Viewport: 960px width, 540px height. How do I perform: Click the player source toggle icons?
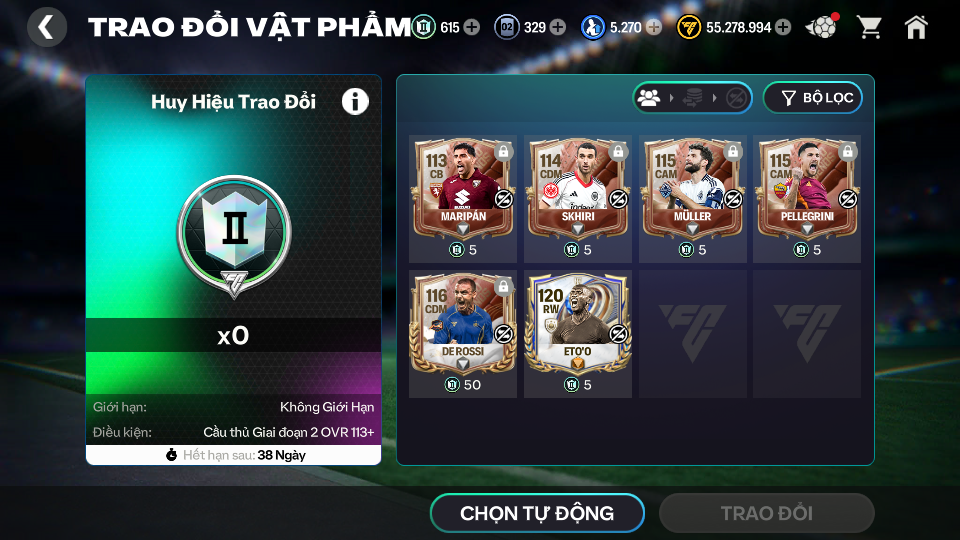[692, 98]
